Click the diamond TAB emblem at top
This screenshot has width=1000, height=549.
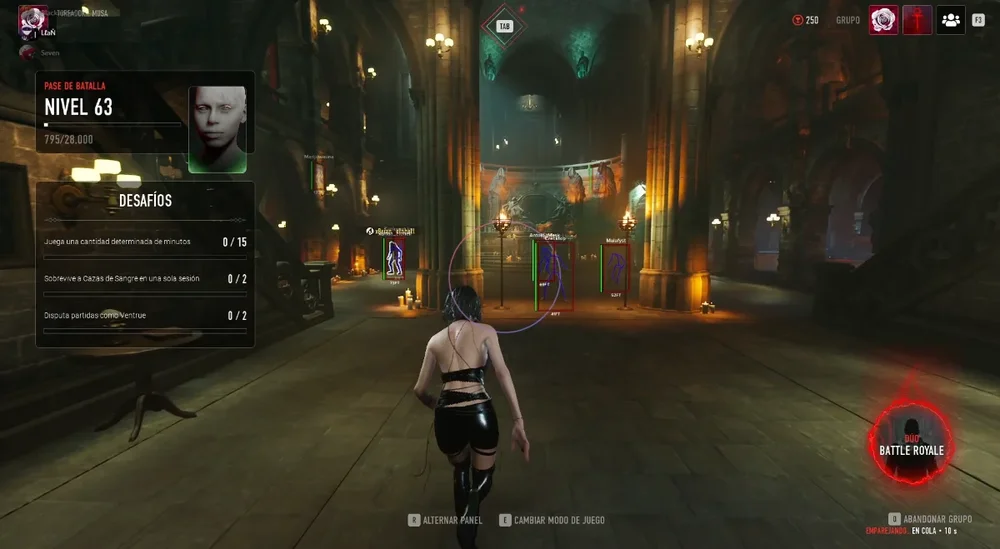tap(504, 26)
